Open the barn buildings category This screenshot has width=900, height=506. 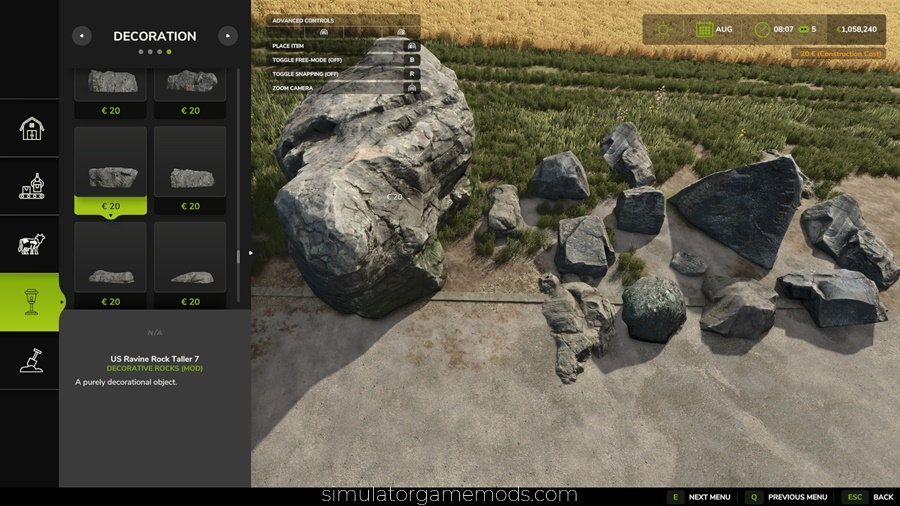[31, 128]
